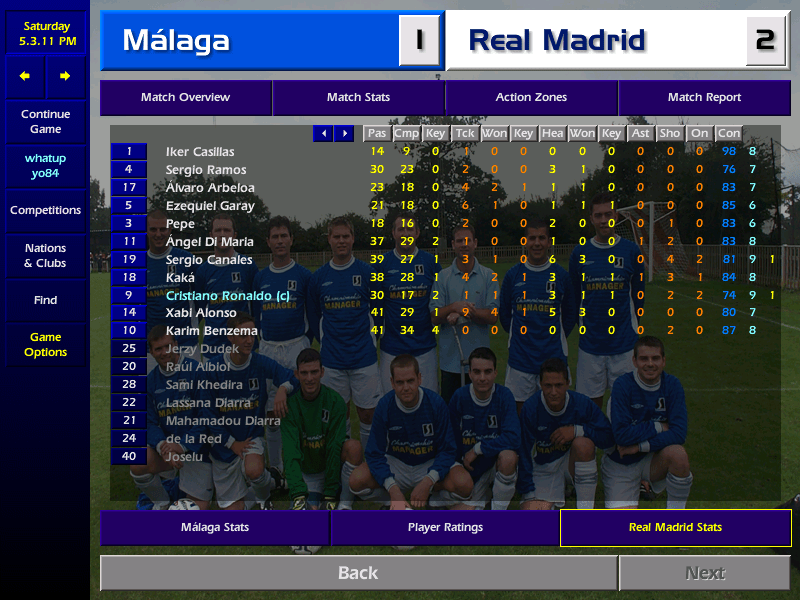Viewport: 800px width, 600px height.
Task: Open the Match Report tab
Action: click(x=704, y=98)
